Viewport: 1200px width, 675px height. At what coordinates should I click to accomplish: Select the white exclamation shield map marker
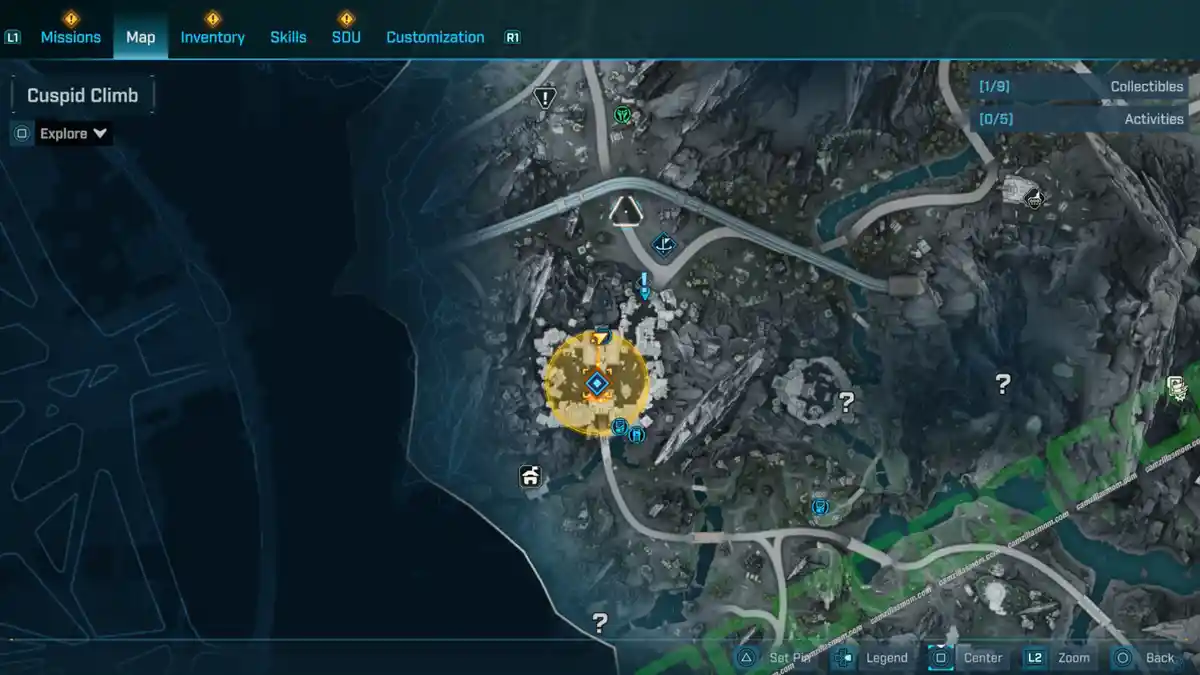coord(544,97)
